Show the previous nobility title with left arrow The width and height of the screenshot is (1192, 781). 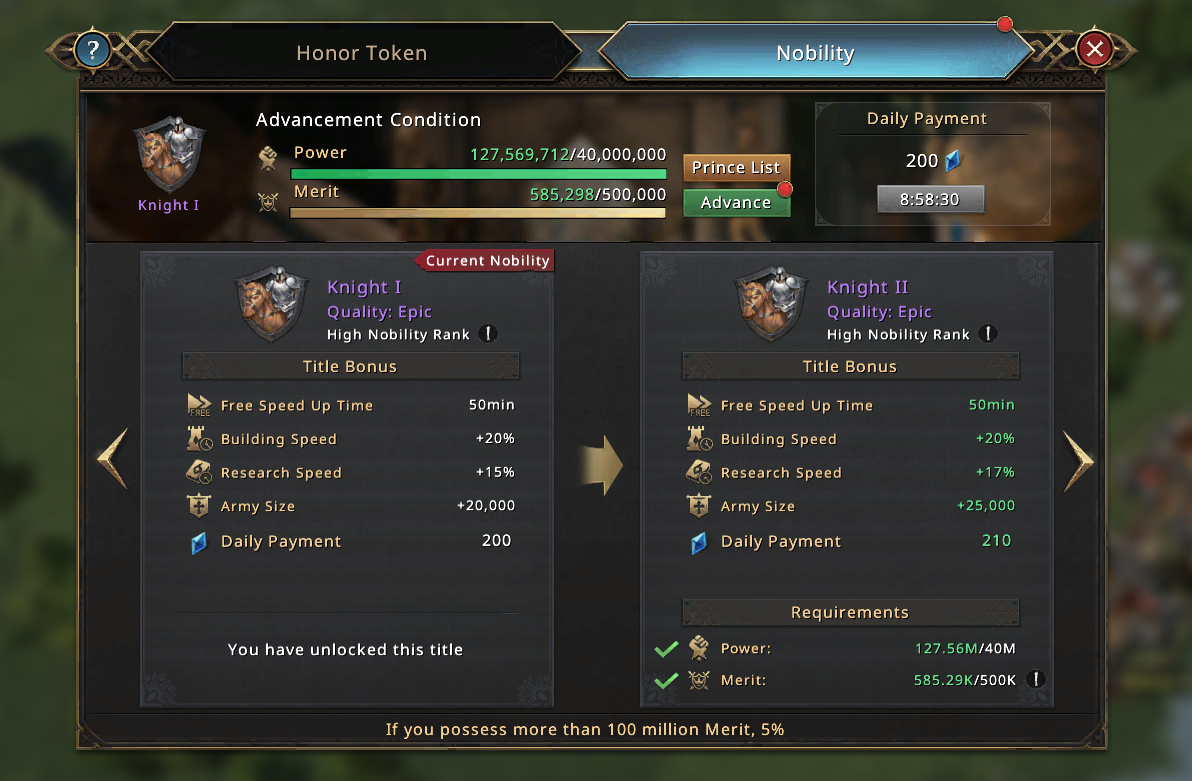[112, 459]
